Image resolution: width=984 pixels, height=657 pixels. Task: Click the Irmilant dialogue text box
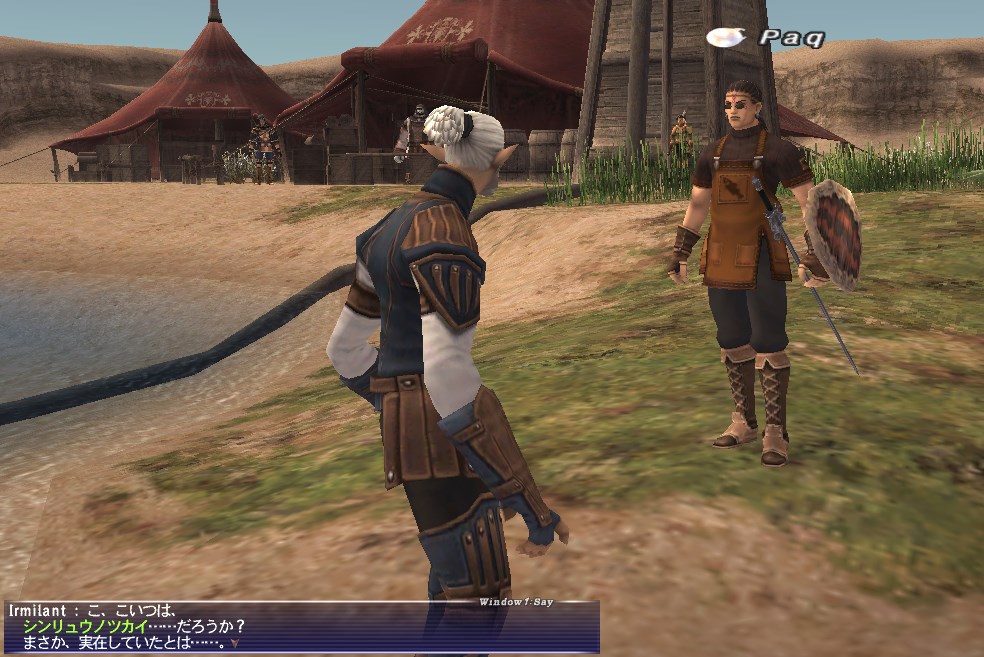[300, 628]
